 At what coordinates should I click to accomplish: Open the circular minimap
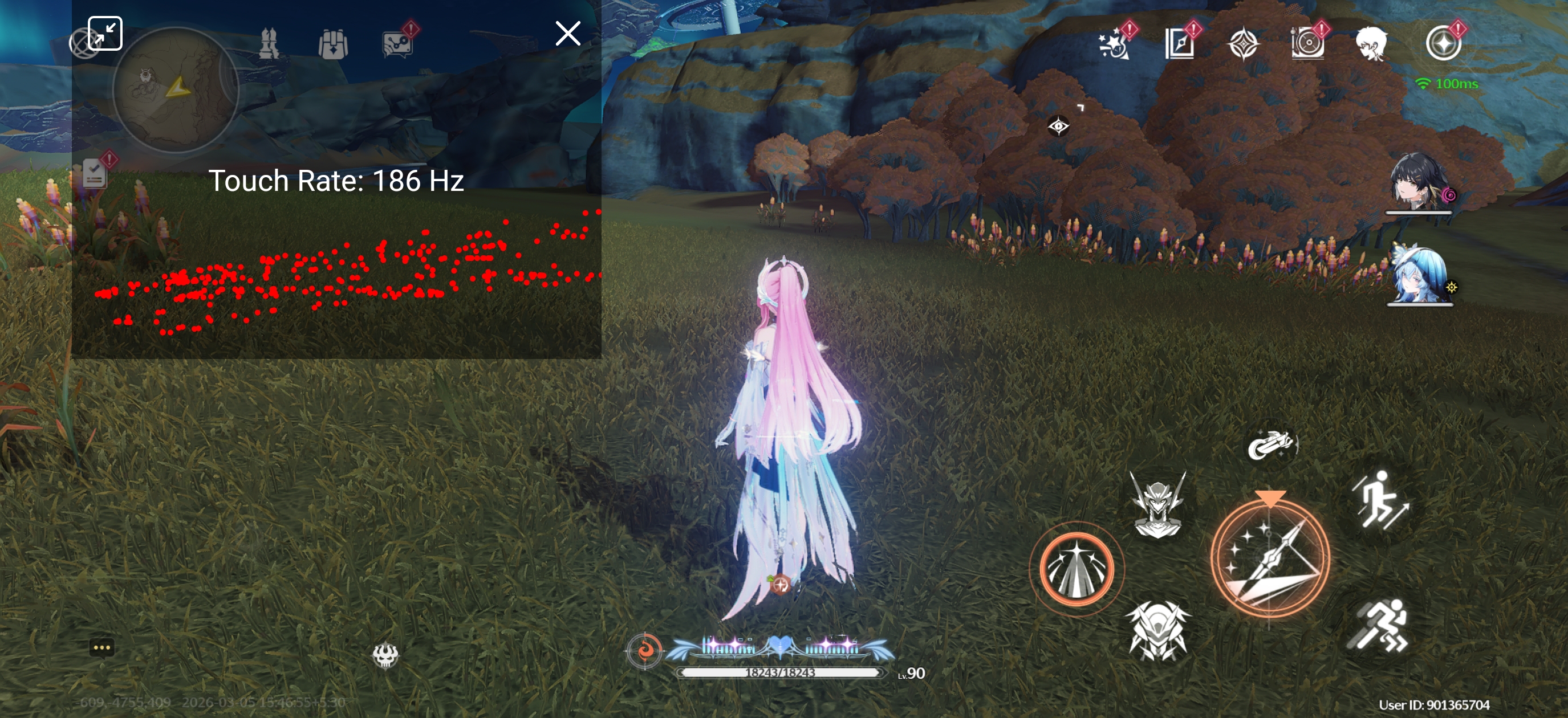point(175,90)
